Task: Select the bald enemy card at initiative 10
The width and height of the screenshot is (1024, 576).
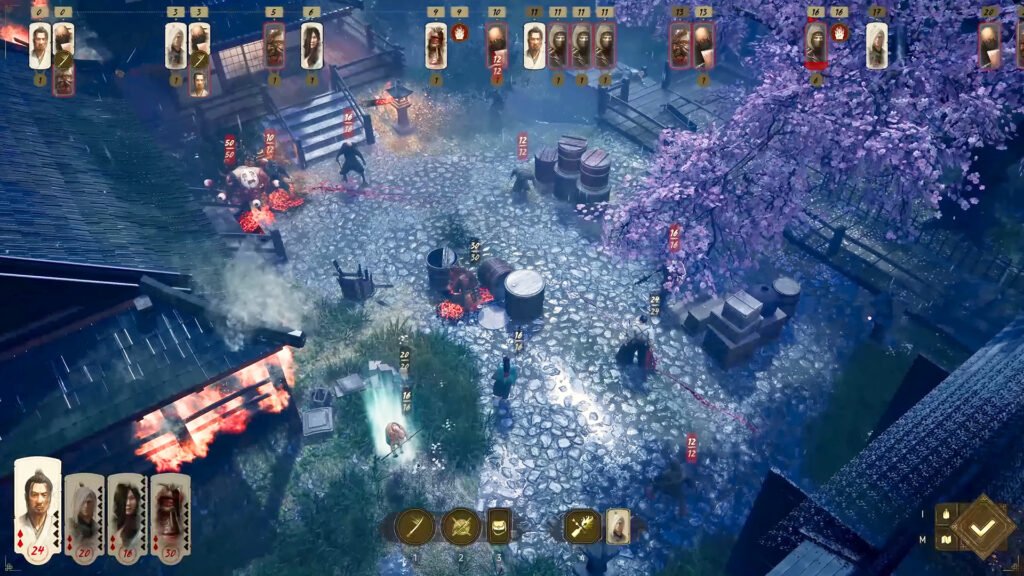Action: 496,46
